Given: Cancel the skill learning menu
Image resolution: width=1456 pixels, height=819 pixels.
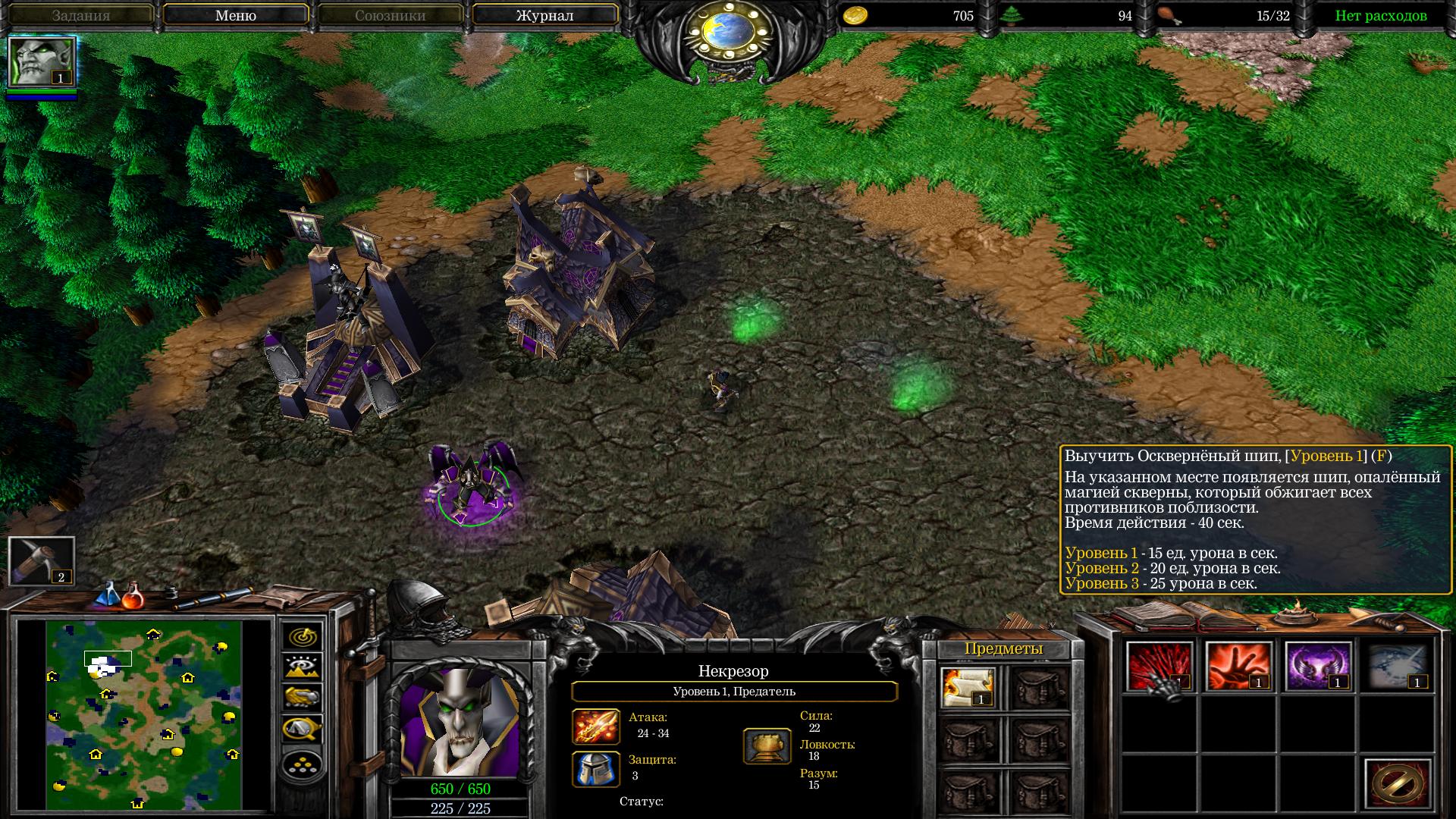Looking at the screenshot, I should click(x=1397, y=784).
